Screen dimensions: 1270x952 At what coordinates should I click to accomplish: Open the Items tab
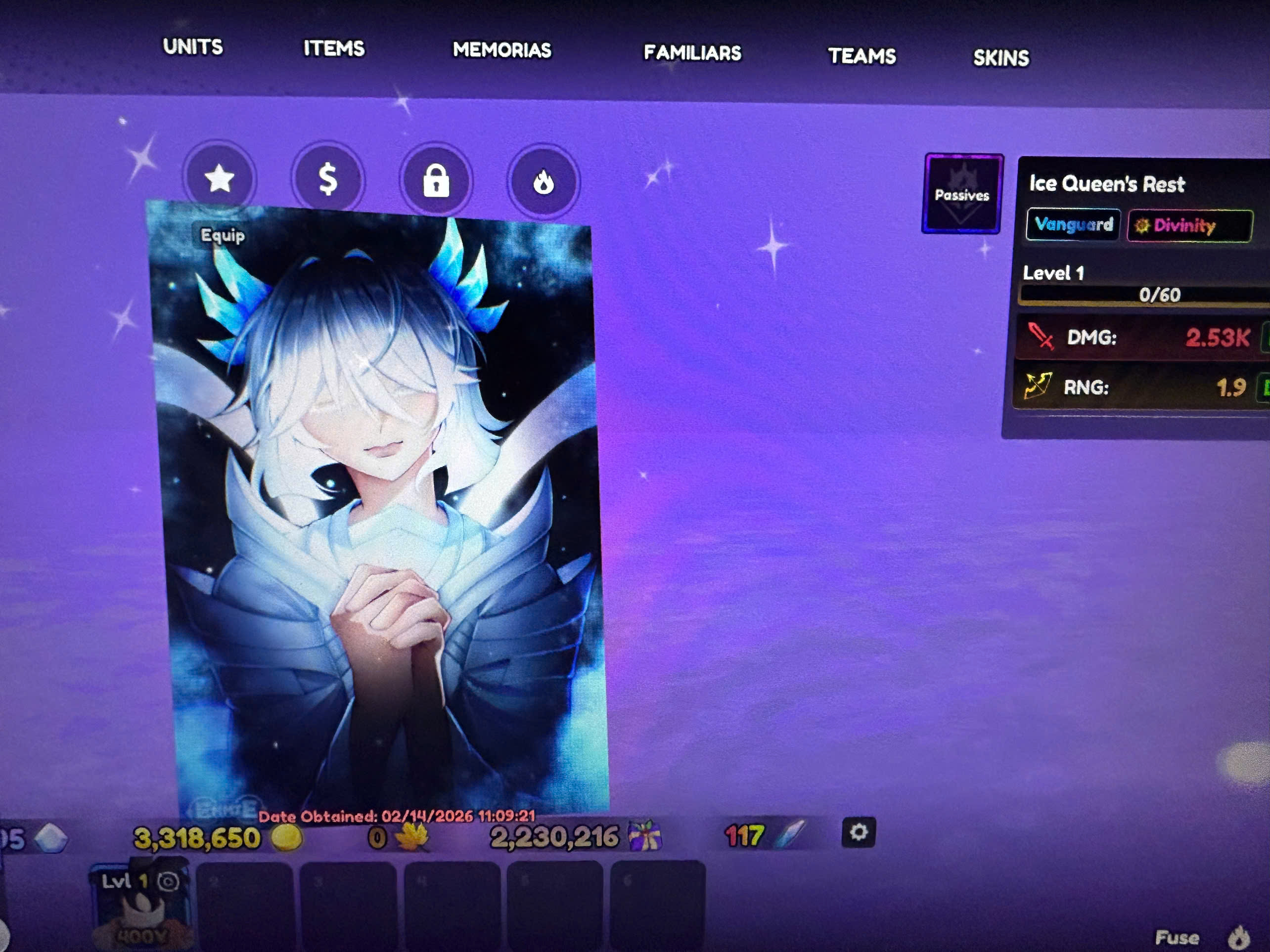point(334,48)
